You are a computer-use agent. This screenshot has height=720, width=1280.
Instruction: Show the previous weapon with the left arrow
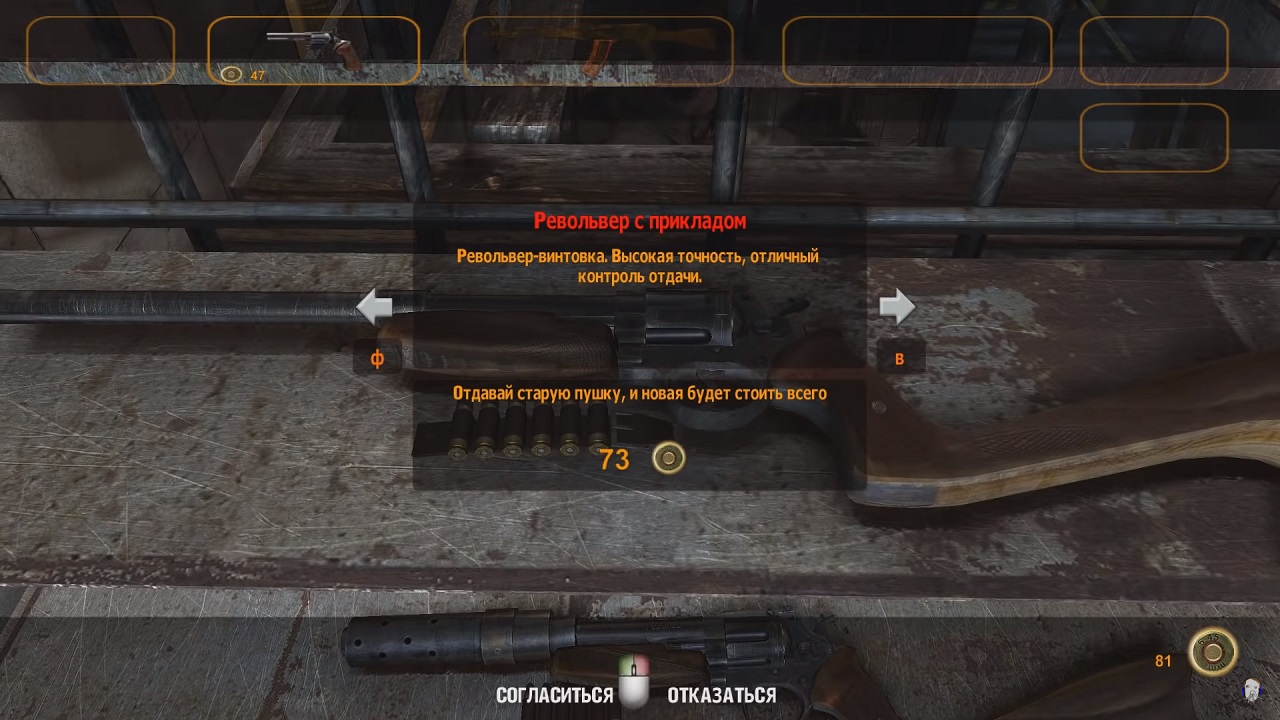pos(374,307)
